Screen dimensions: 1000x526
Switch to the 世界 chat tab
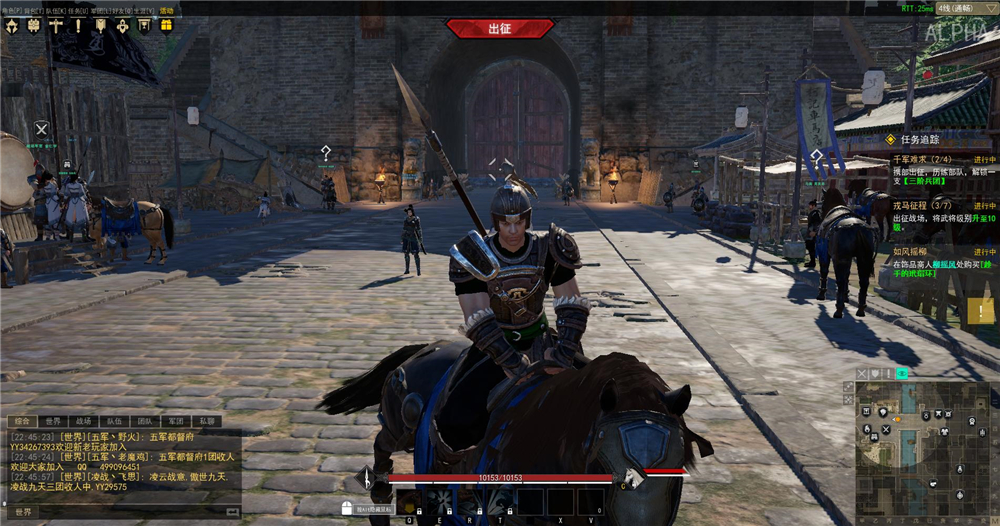pos(55,421)
